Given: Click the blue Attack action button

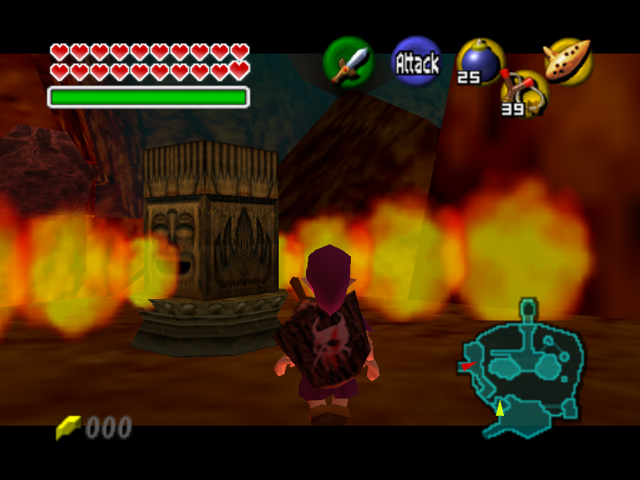Looking at the screenshot, I should click(416, 63).
